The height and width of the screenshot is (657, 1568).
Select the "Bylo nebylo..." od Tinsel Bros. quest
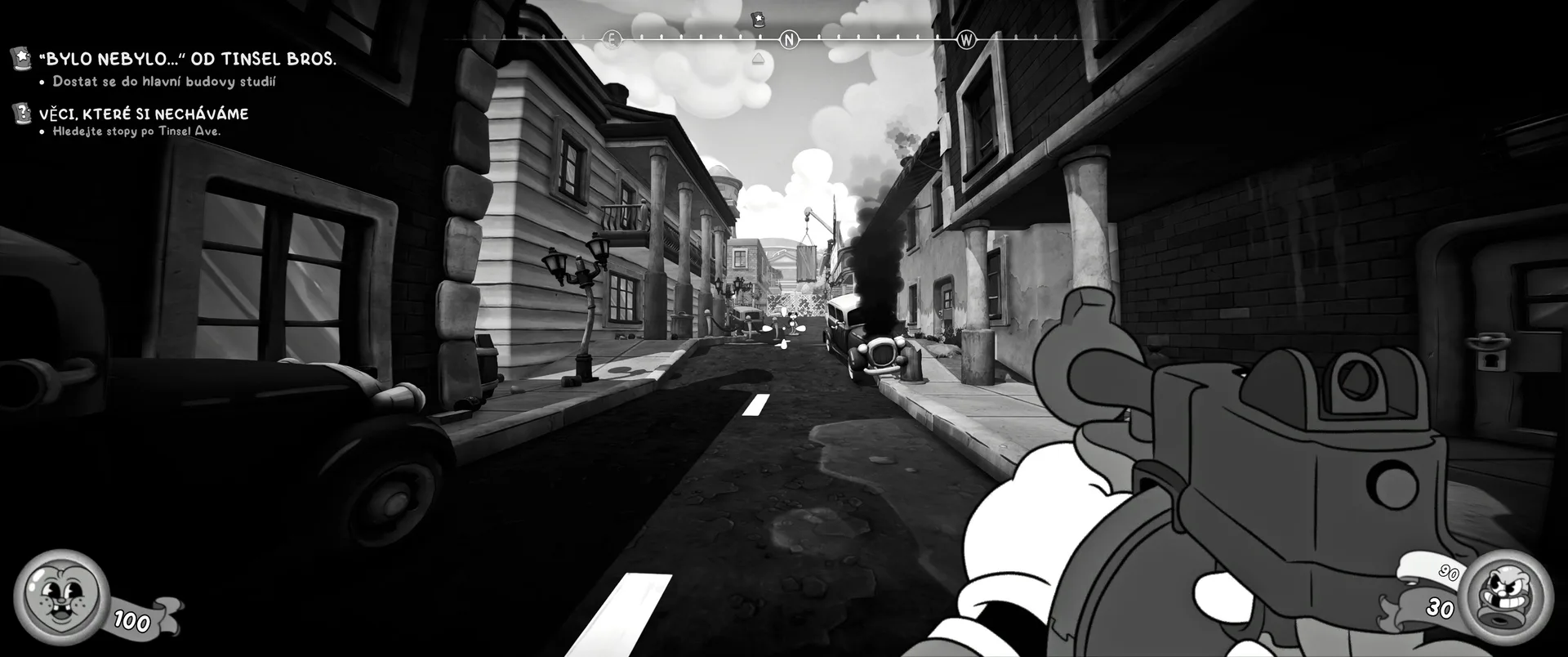187,59
